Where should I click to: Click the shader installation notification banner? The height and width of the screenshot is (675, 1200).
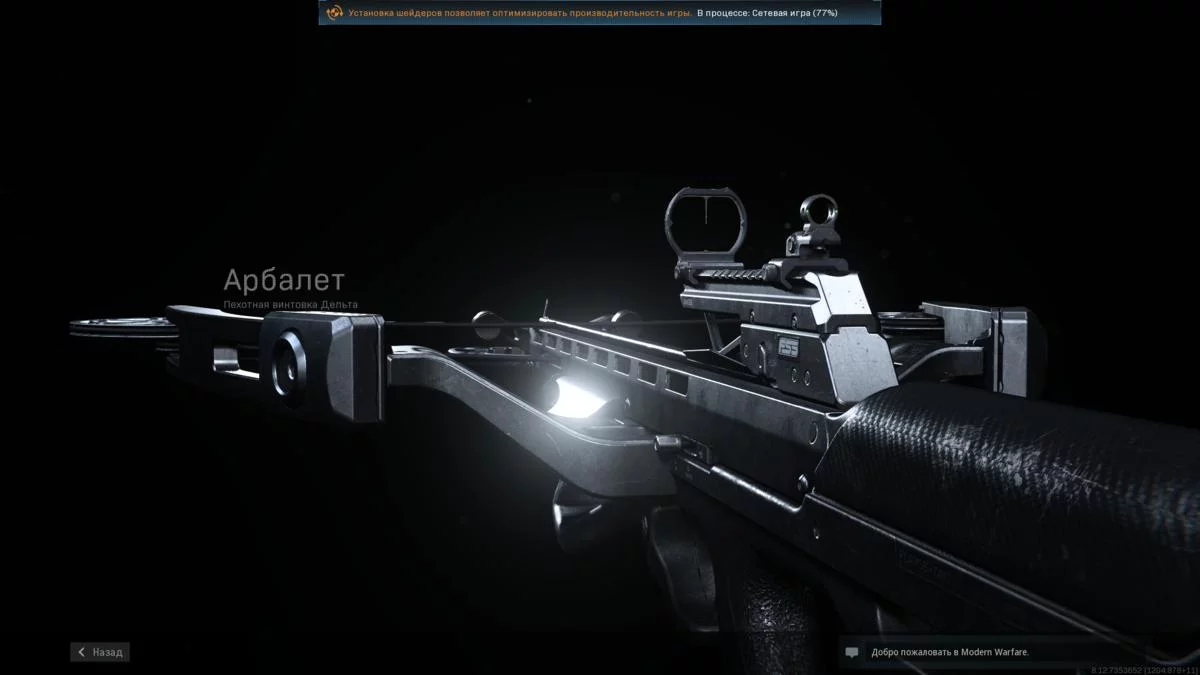(x=599, y=13)
